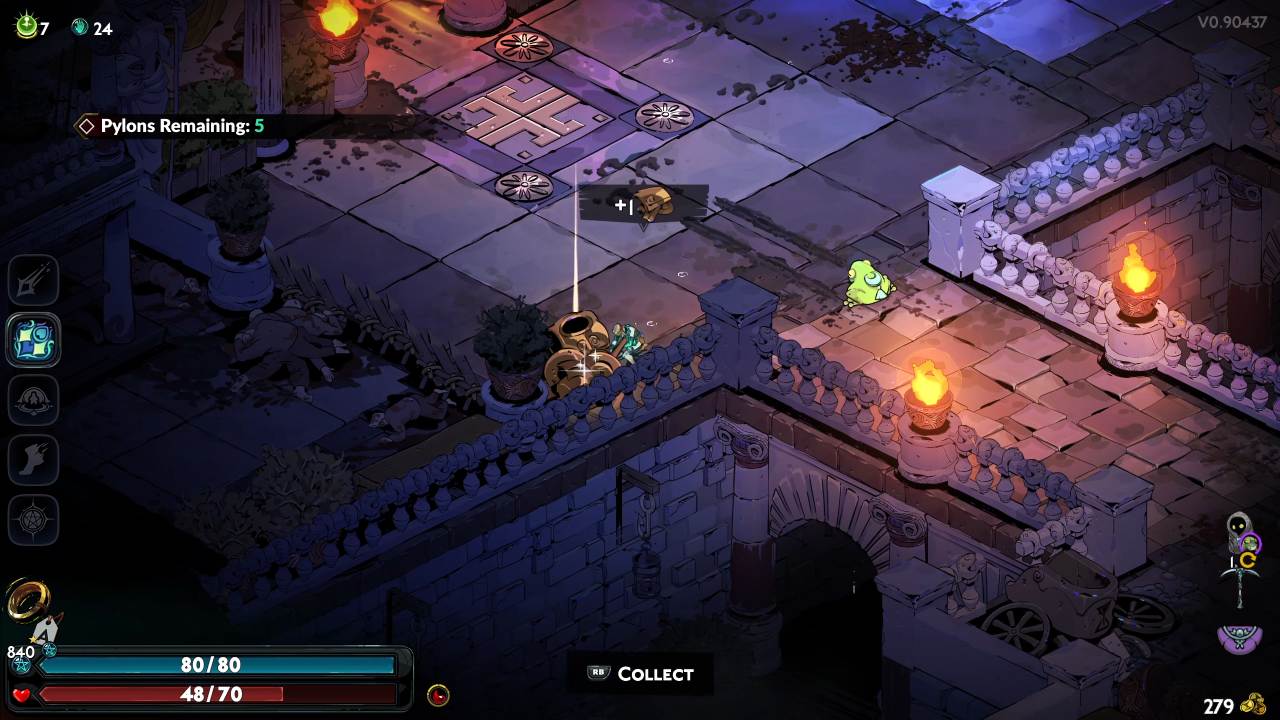
Task: Click the hooded shade icon
Action: [x=1239, y=531]
